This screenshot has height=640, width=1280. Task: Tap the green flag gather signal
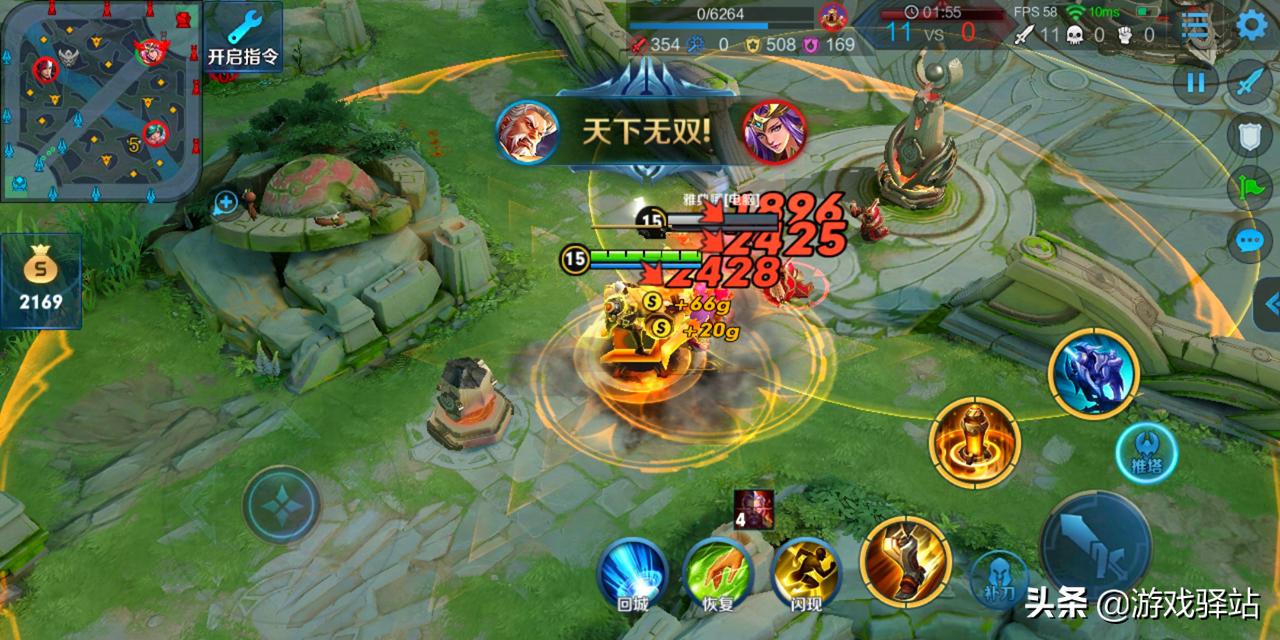tap(1250, 189)
